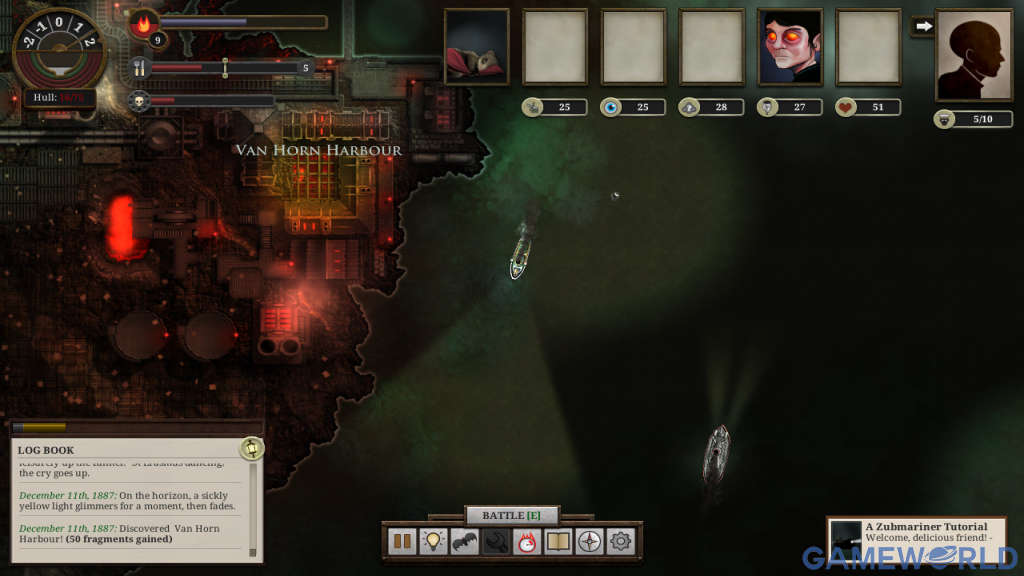
Task: Select the sleeping mascot portrait slot
Action: click(x=477, y=47)
